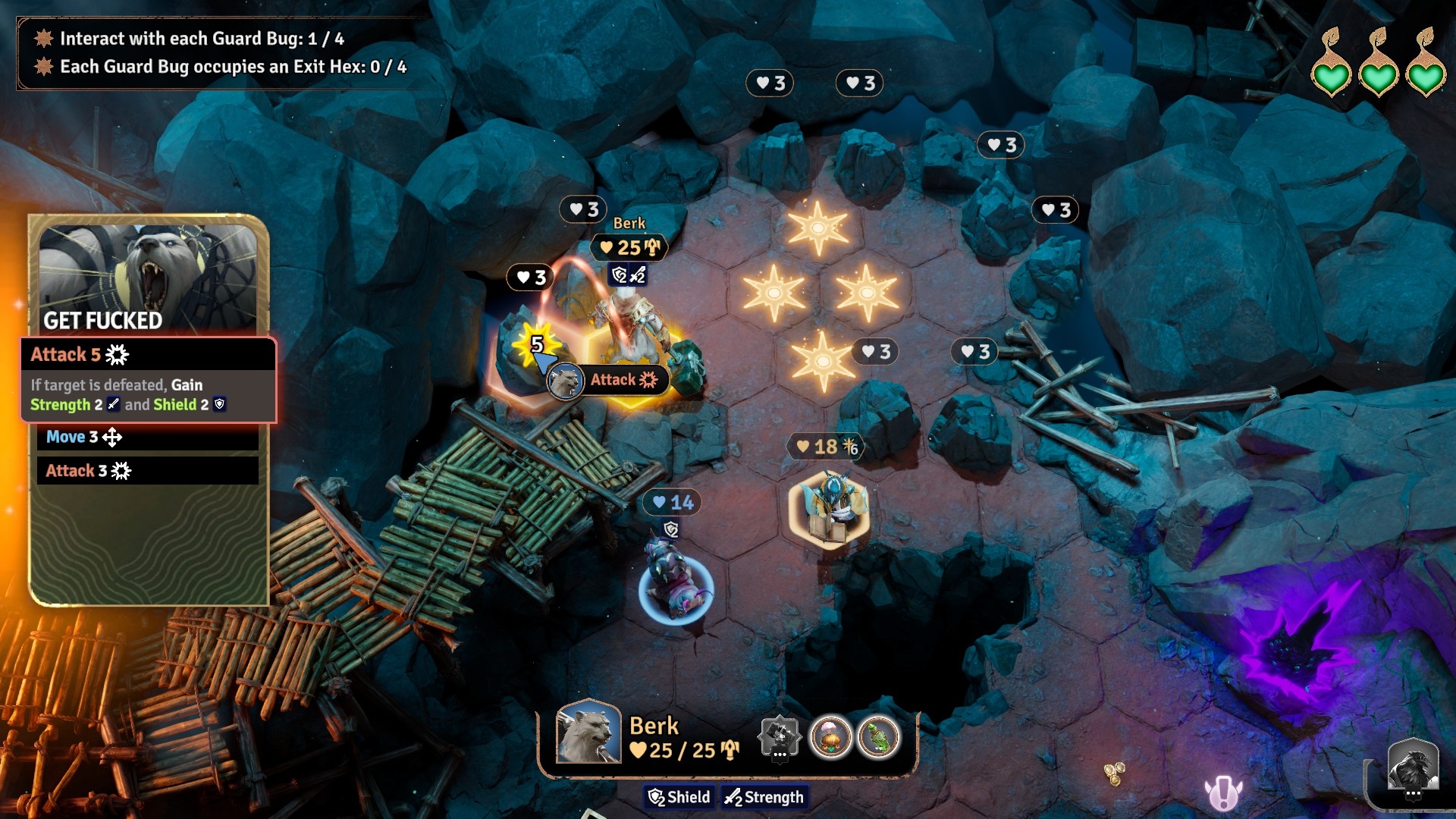Open the grey item slot with the ellipsis
1456x819 pixels.
(x=780, y=736)
